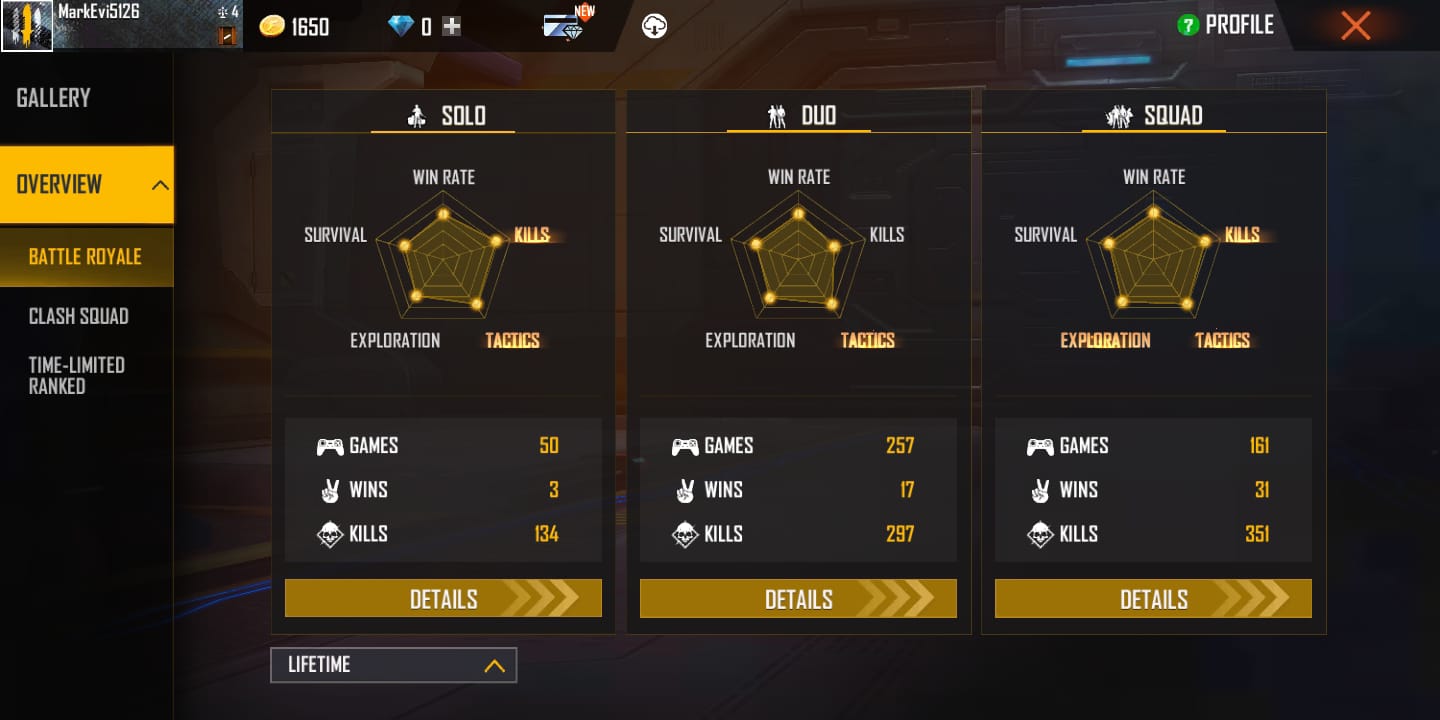Open TIME-LIMITED RANKED stats
The height and width of the screenshot is (720, 1440).
[x=77, y=375]
